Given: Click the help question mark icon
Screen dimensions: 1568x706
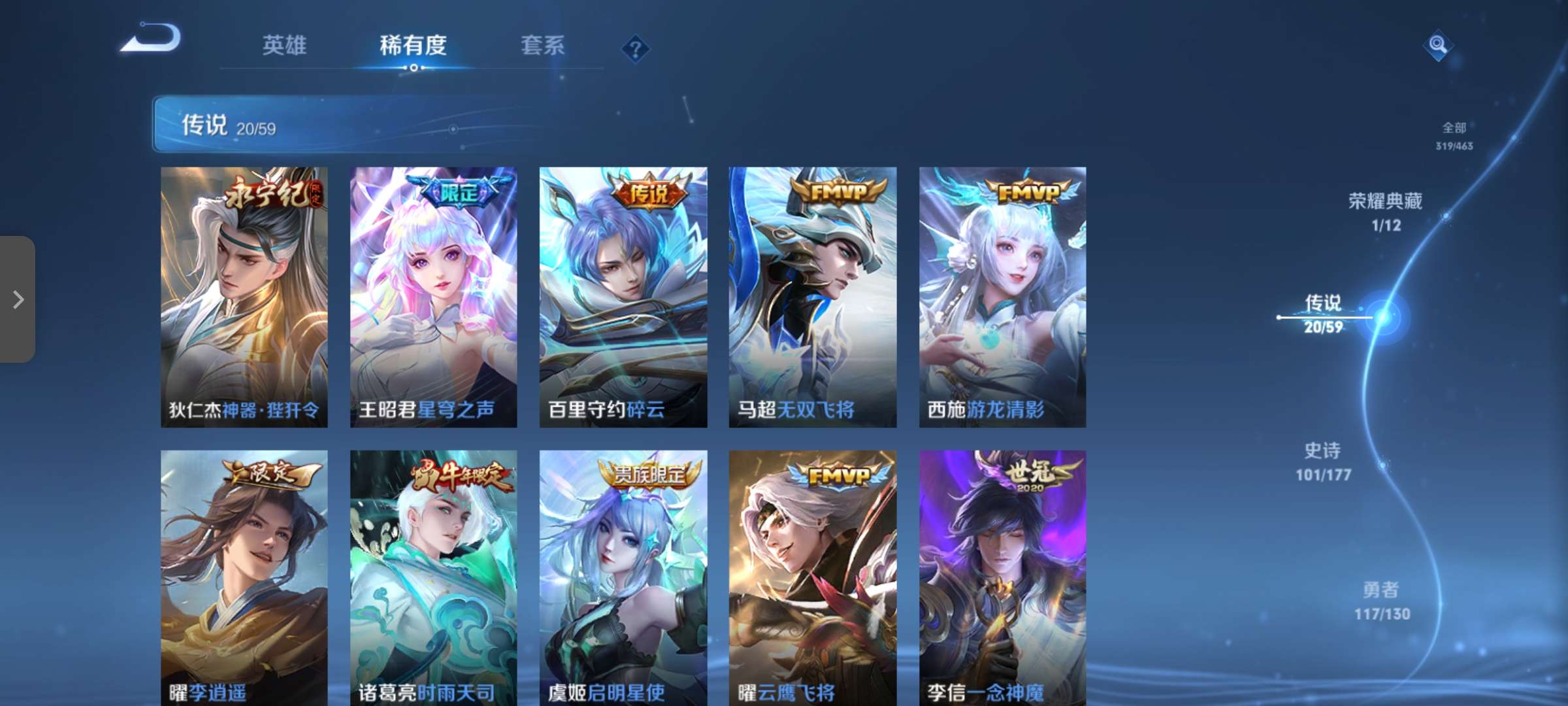Looking at the screenshot, I should coord(634,47).
